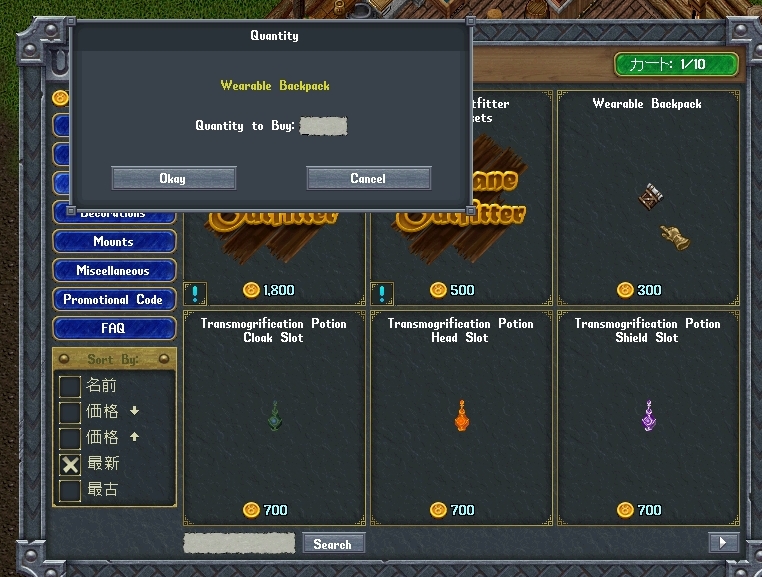Toggle sort by 価格 descending checkbox
The image size is (762, 577).
[70, 412]
